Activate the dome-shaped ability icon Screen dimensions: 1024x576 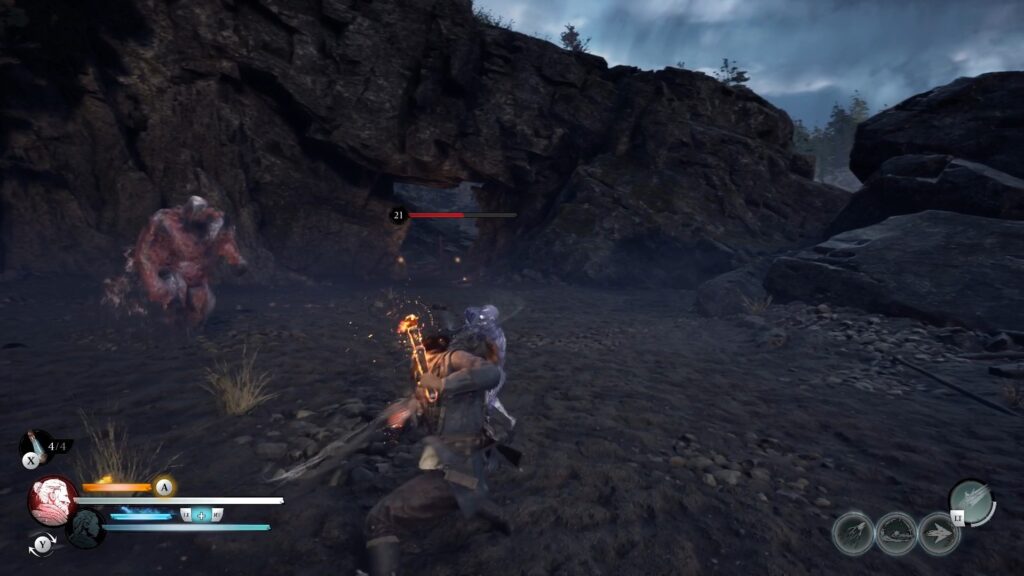point(896,533)
